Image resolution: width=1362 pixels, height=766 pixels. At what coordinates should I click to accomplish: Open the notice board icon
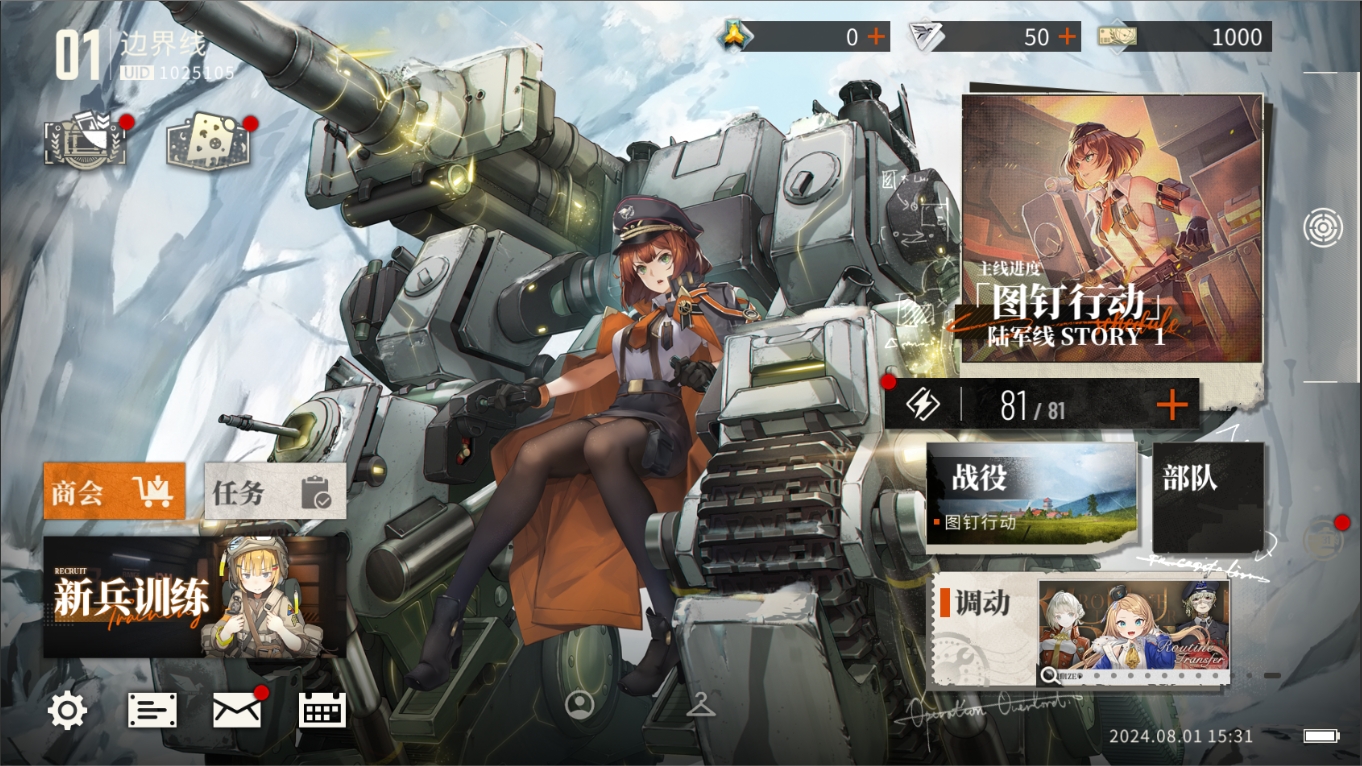(152, 710)
